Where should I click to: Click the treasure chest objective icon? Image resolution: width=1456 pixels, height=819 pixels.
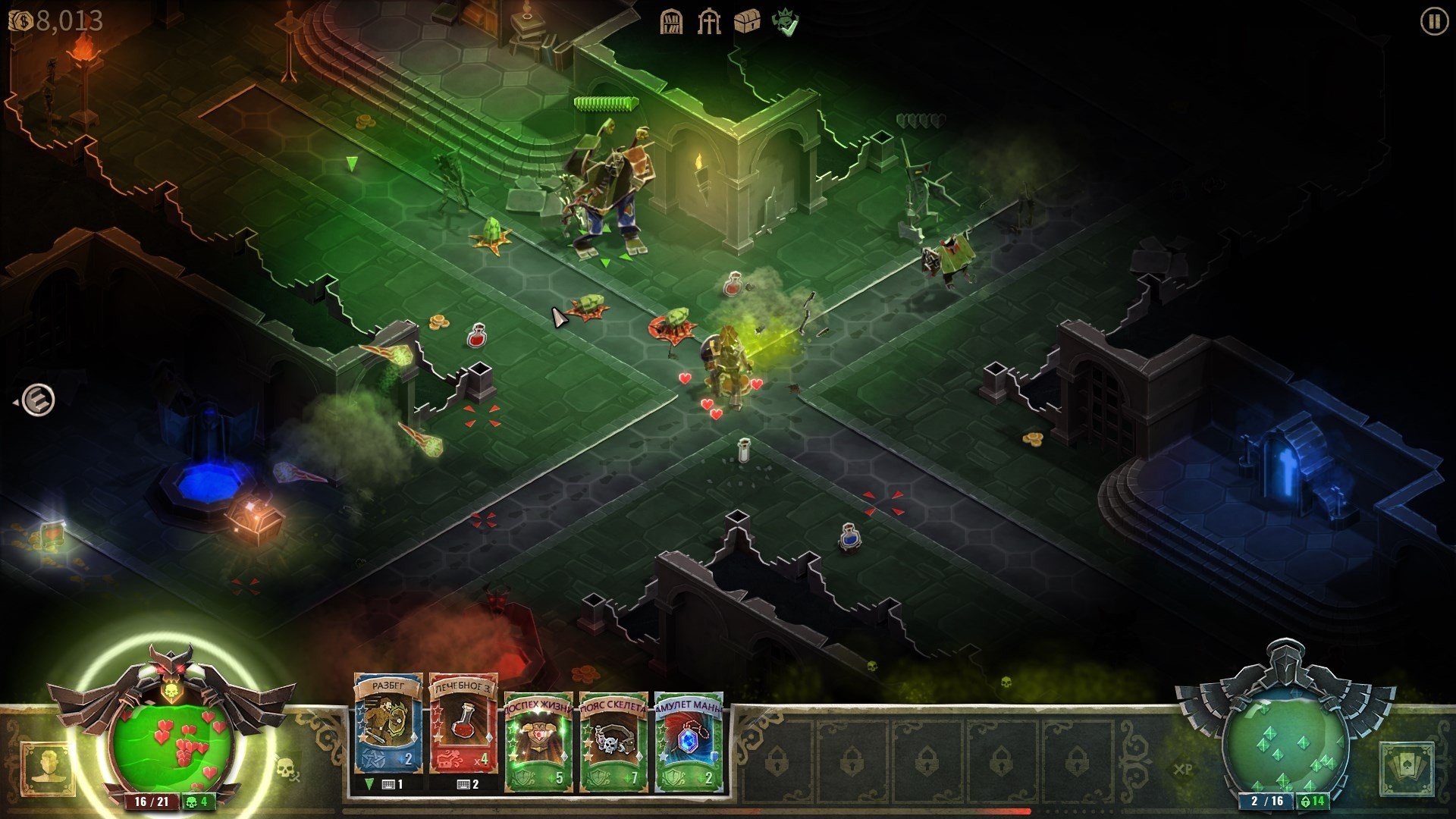747,22
